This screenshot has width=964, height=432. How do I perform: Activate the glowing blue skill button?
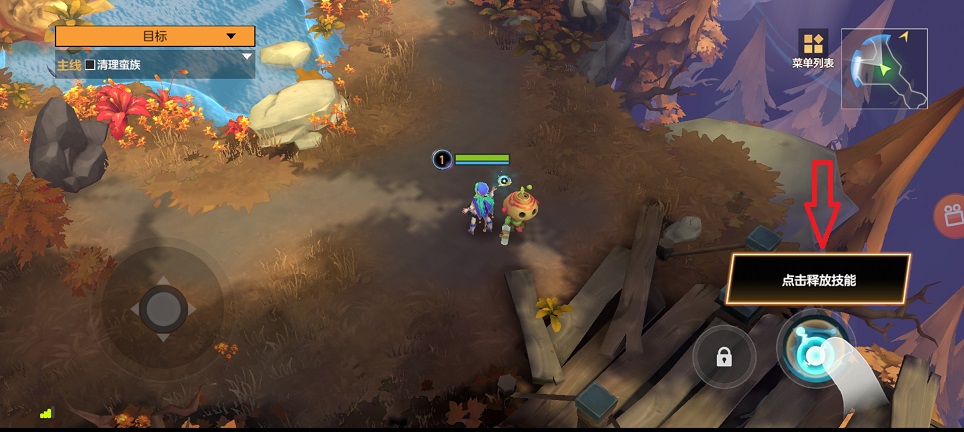click(x=814, y=353)
